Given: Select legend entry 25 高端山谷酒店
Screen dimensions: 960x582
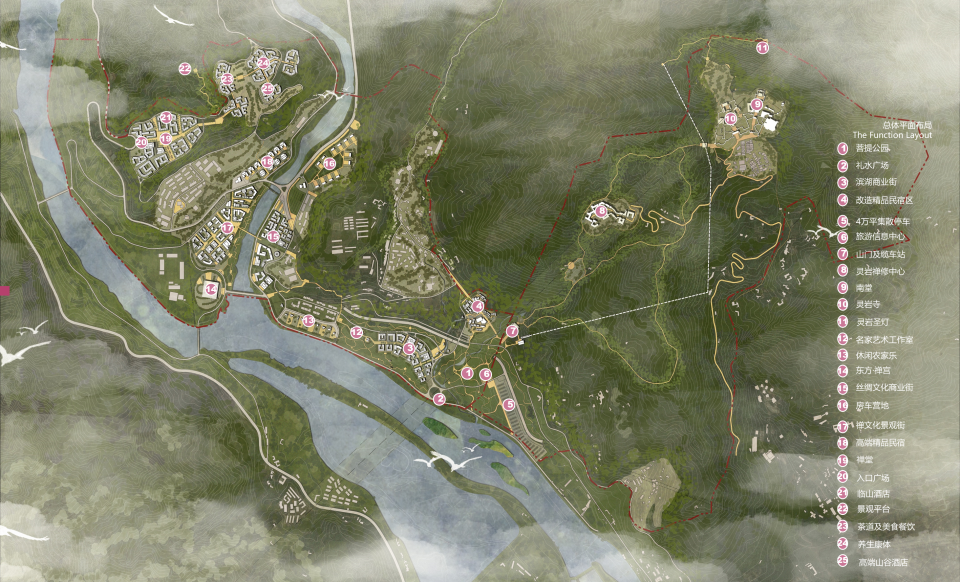Looking at the screenshot, I should coord(881,562).
